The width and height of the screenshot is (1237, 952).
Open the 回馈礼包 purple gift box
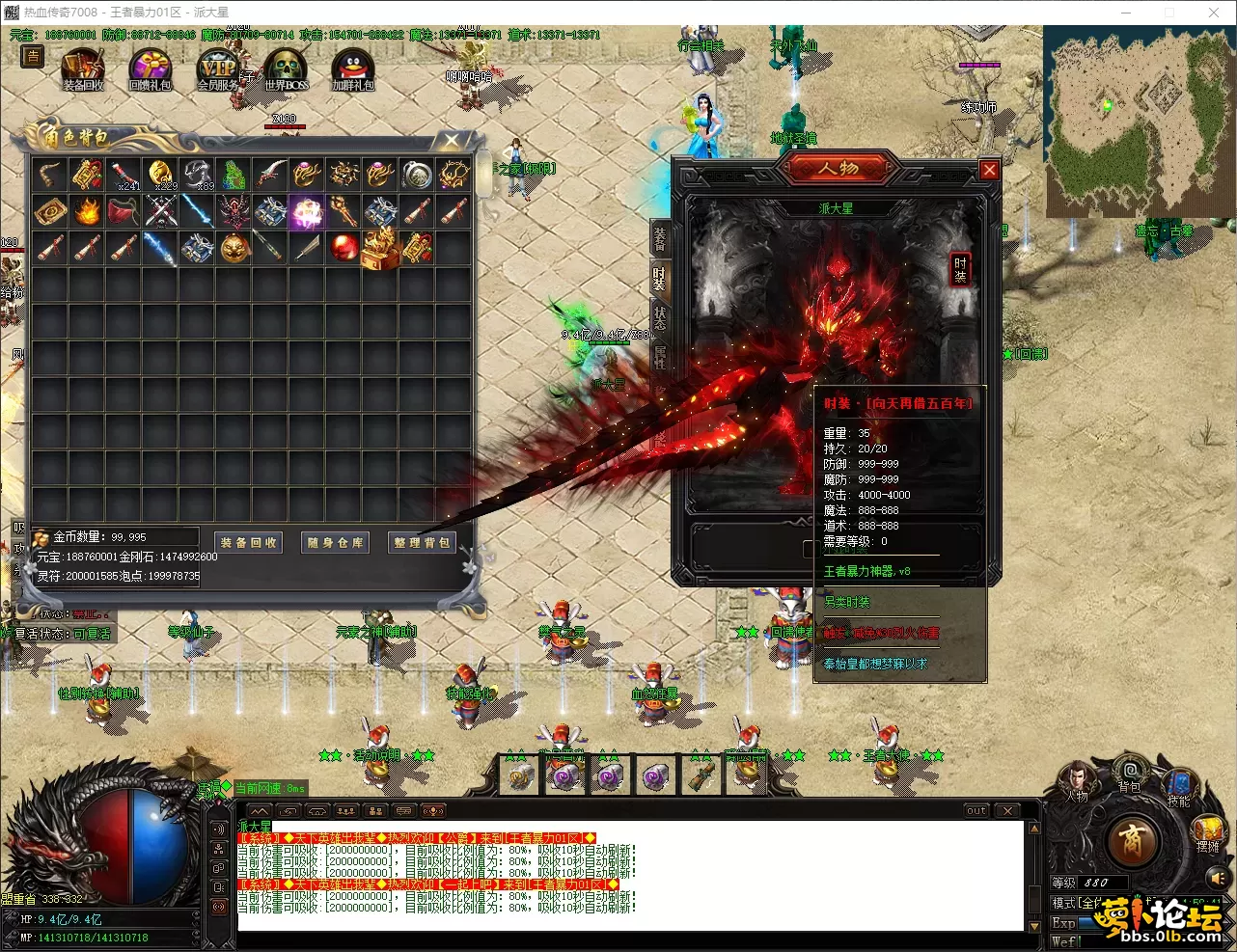[150, 70]
